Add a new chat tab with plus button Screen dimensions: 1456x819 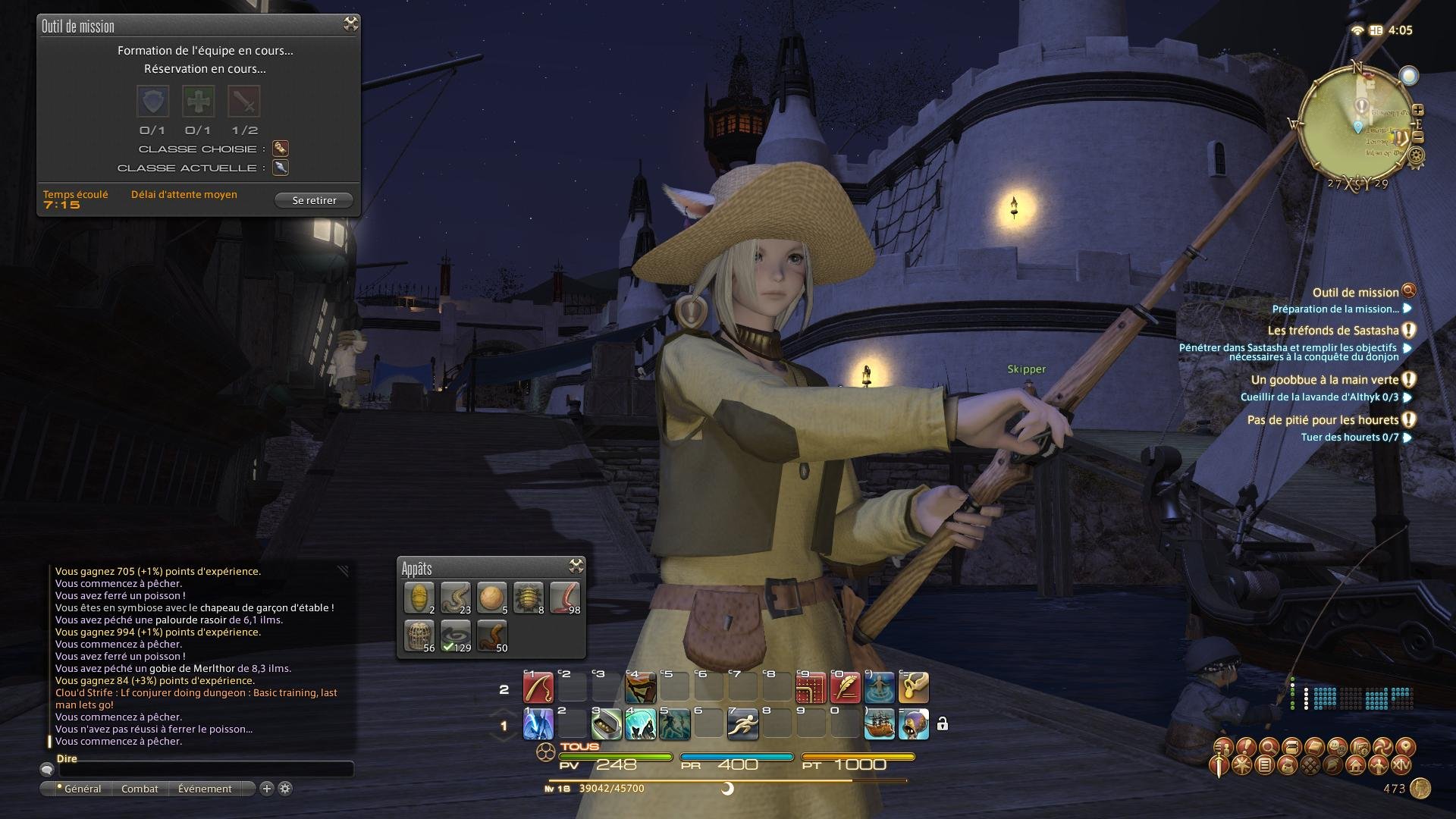coord(267,789)
